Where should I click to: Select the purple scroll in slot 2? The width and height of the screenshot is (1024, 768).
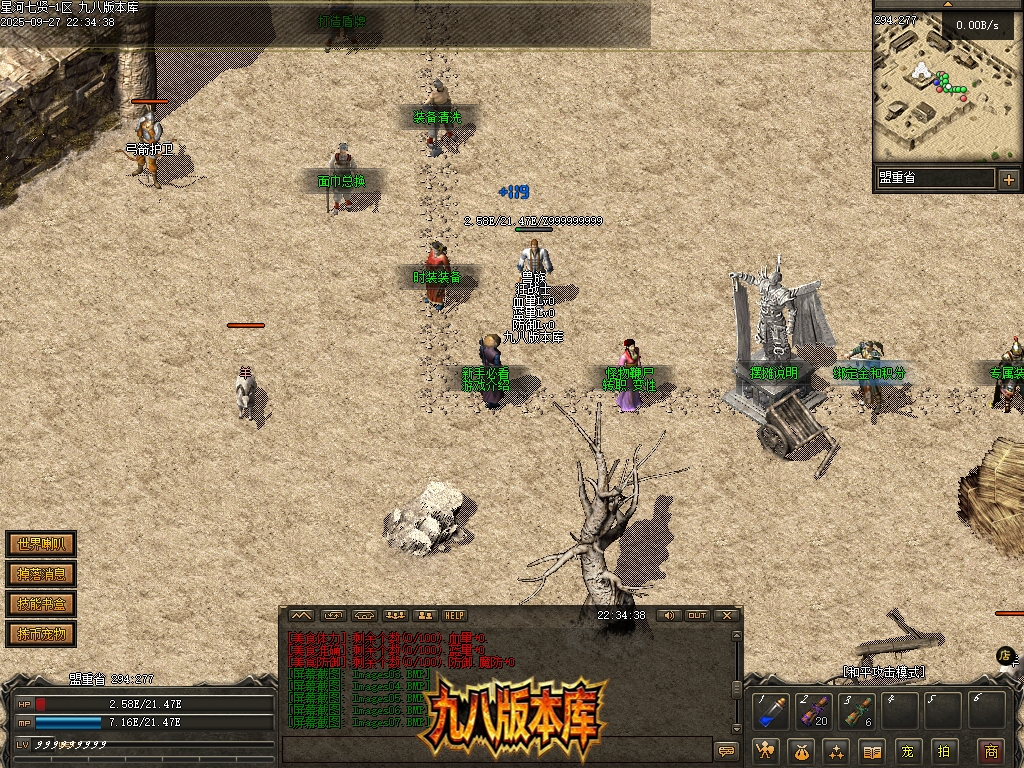pyautogui.click(x=815, y=712)
